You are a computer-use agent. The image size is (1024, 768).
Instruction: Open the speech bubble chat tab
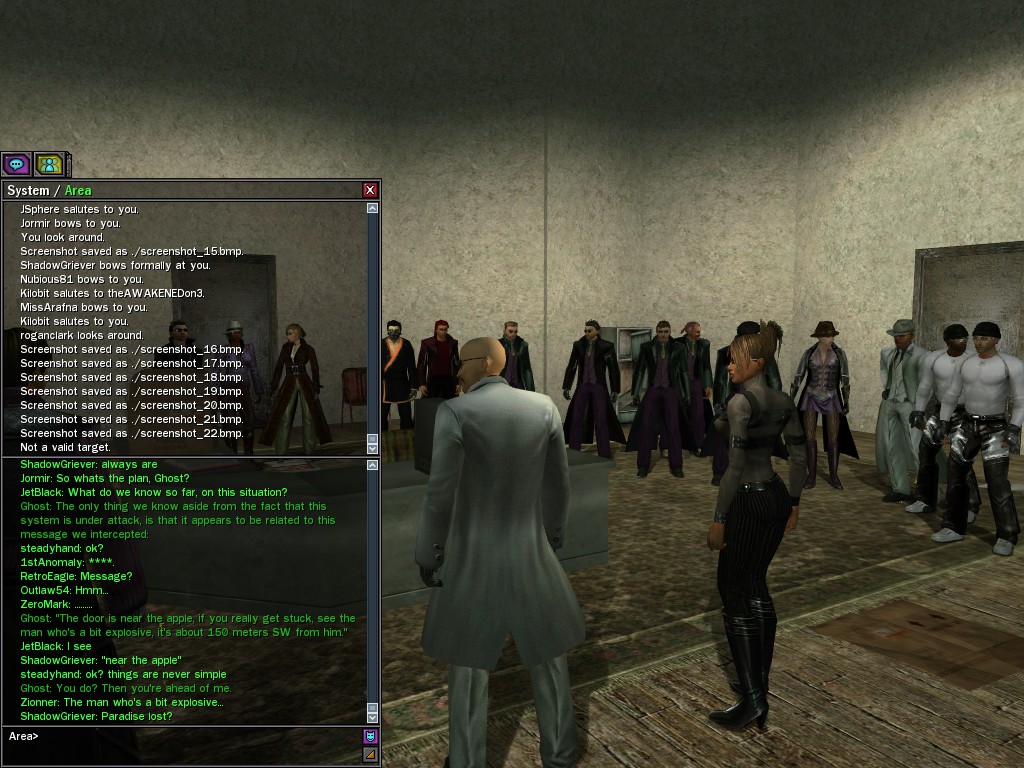click(x=16, y=164)
